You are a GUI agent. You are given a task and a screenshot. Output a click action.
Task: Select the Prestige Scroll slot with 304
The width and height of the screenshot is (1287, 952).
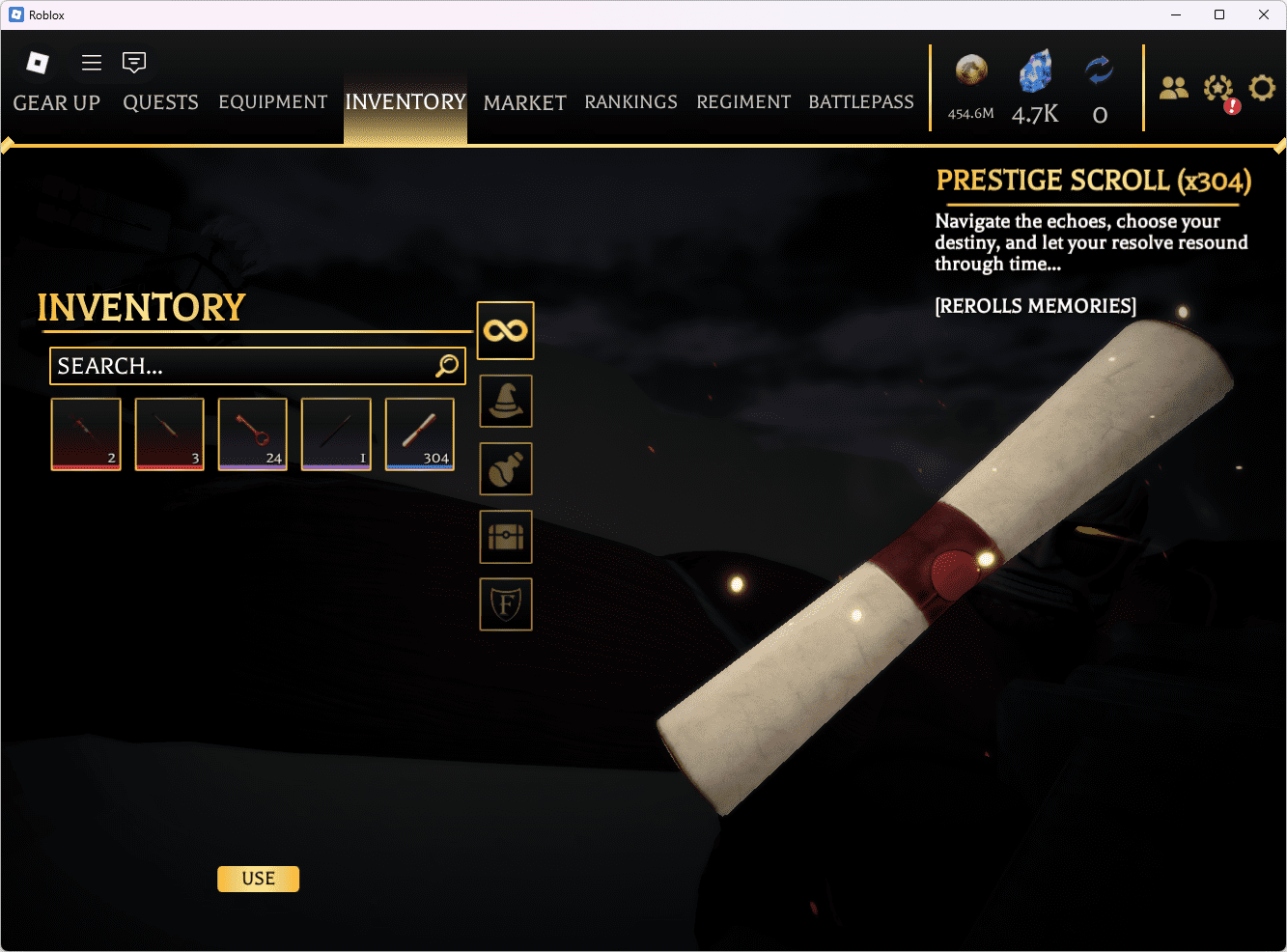(420, 434)
